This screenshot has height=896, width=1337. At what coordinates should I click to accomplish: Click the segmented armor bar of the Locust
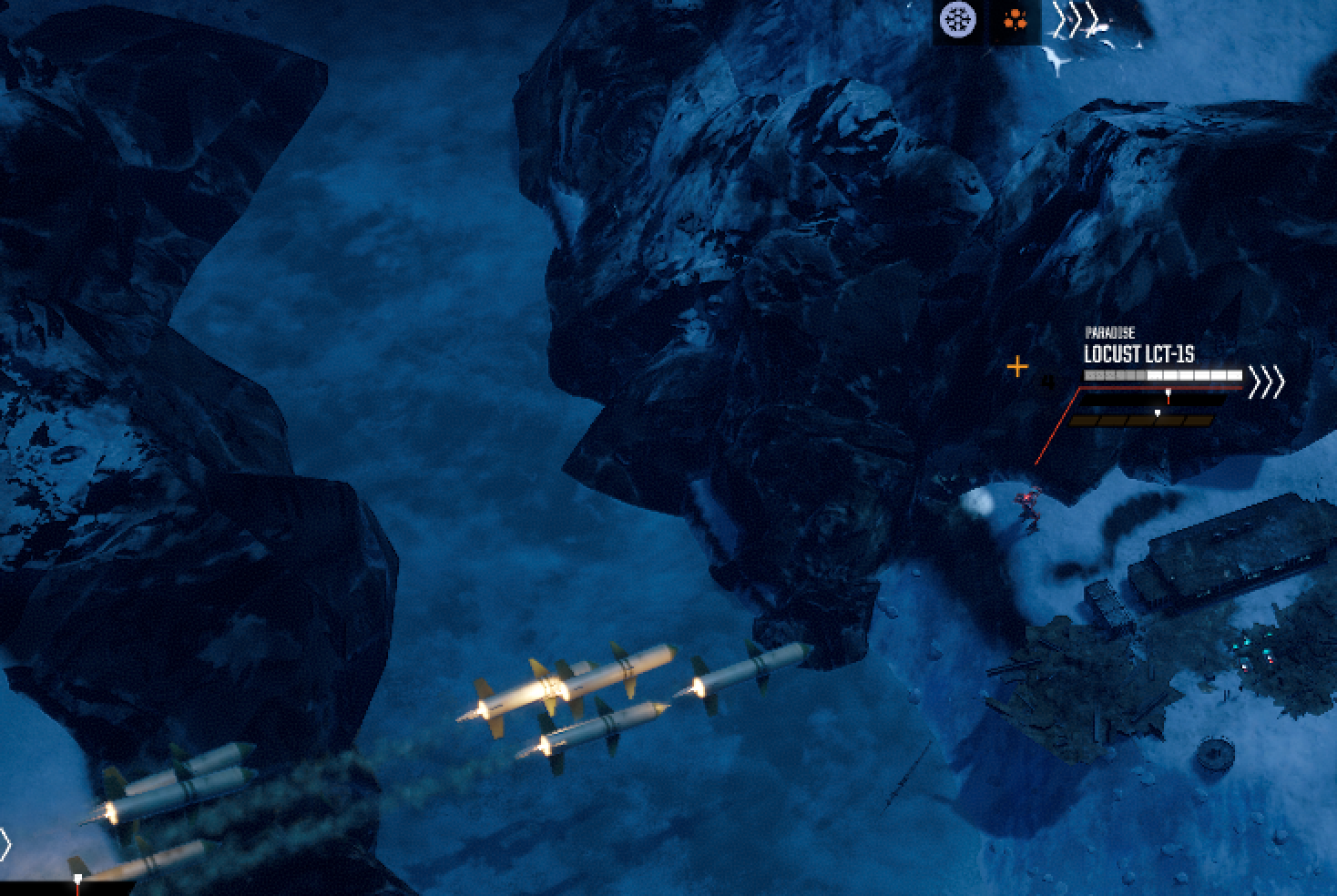(x=1163, y=375)
